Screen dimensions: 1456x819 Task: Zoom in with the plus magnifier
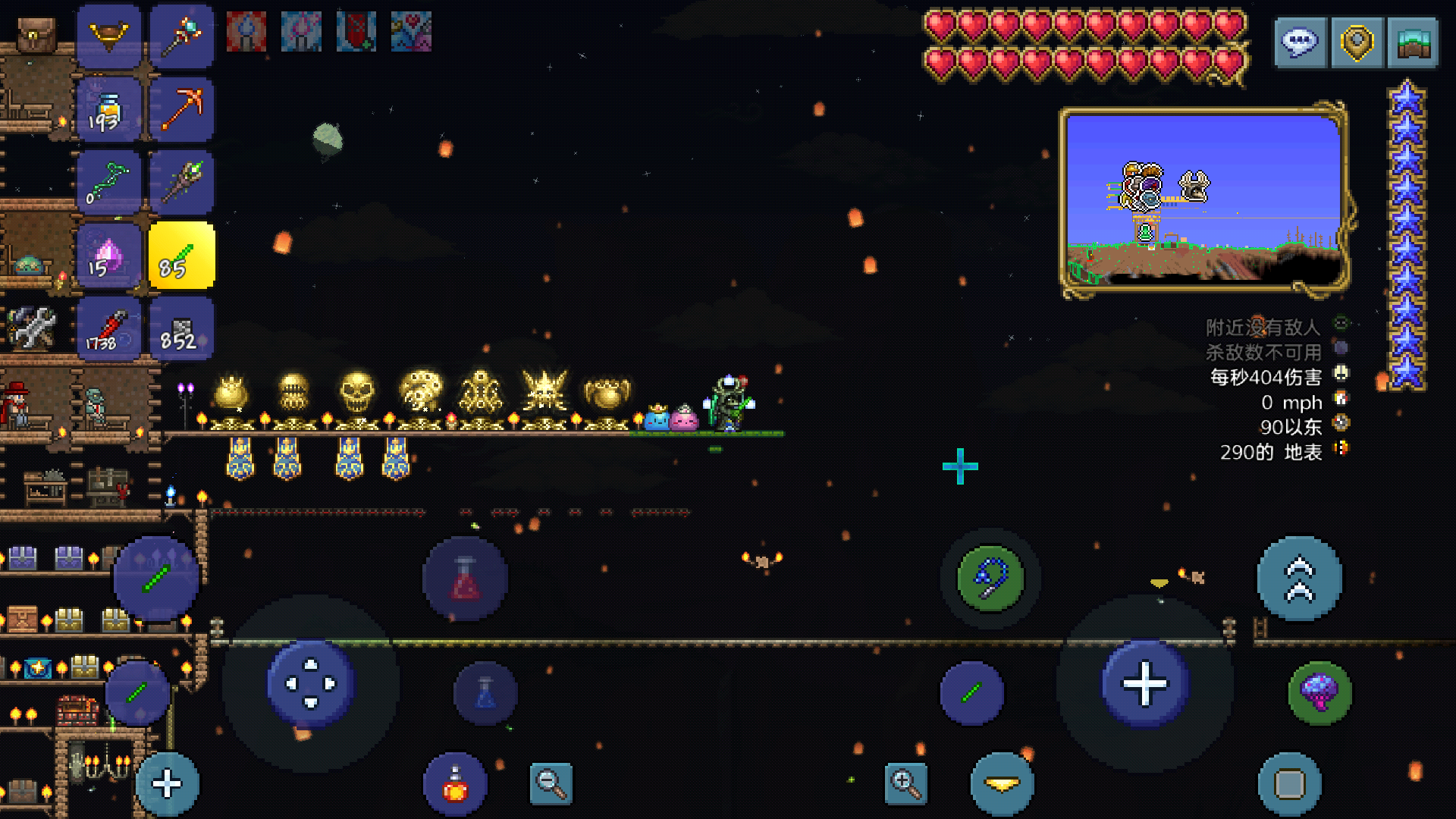[x=905, y=783]
